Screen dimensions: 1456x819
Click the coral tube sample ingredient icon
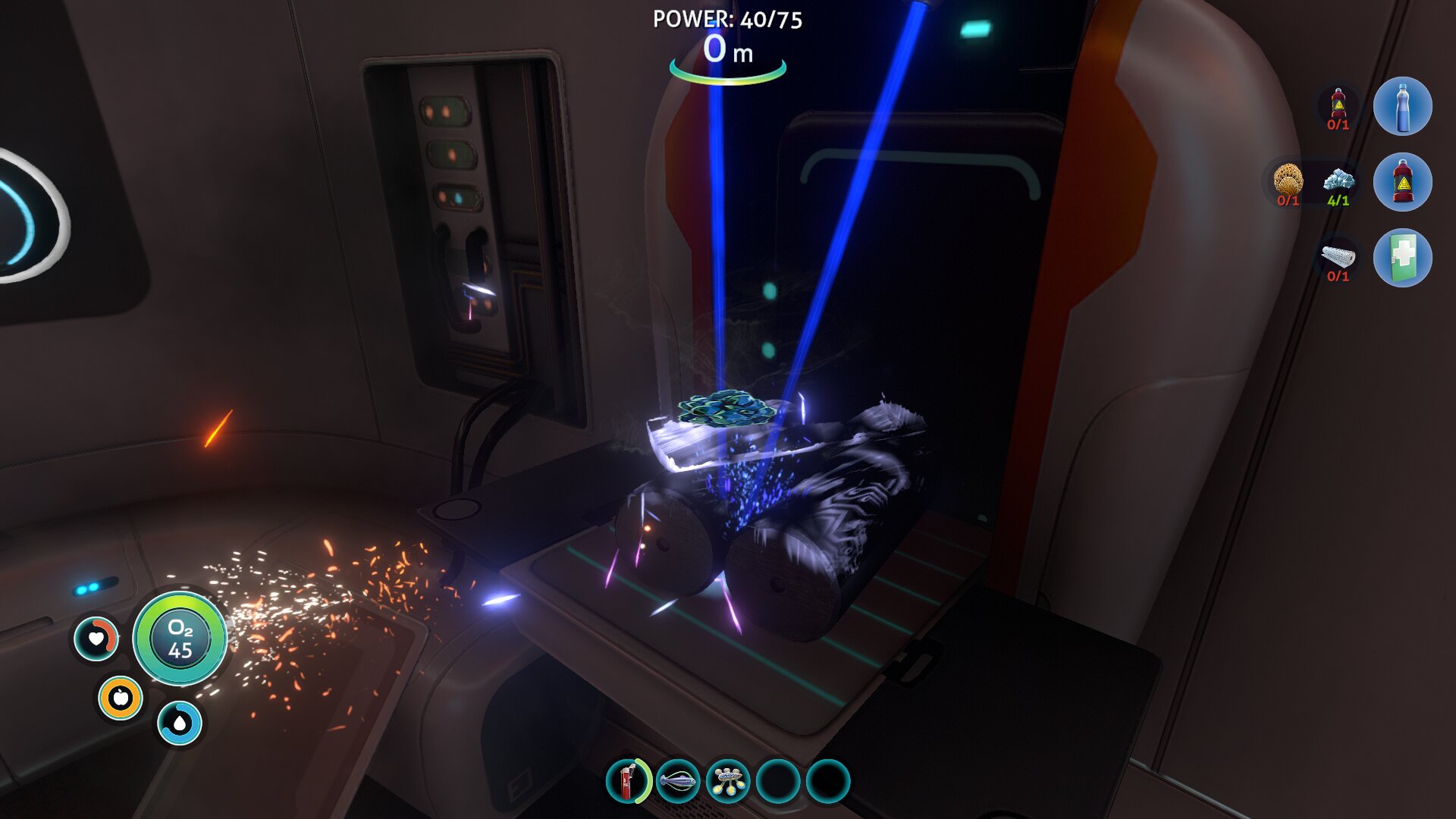coord(1288,182)
